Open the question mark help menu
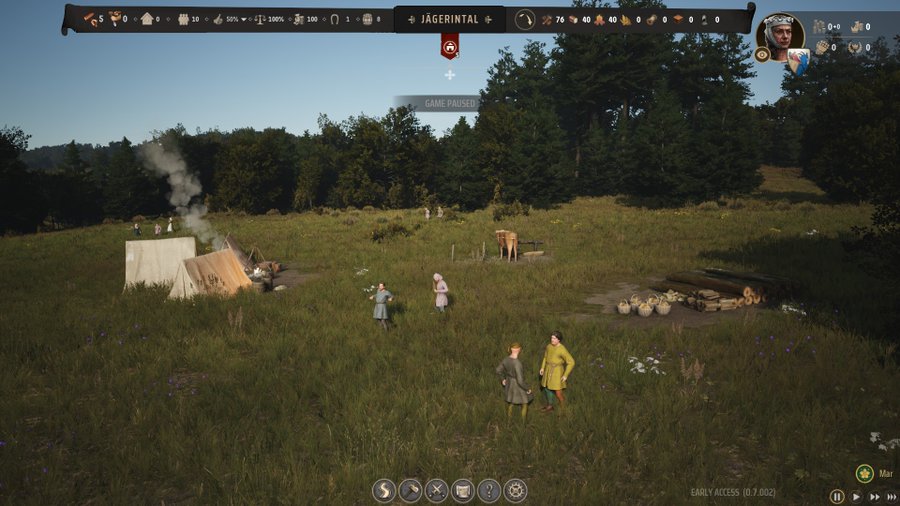Image resolution: width=900 pixels, height=506 pixels. [x=489, y=491]
